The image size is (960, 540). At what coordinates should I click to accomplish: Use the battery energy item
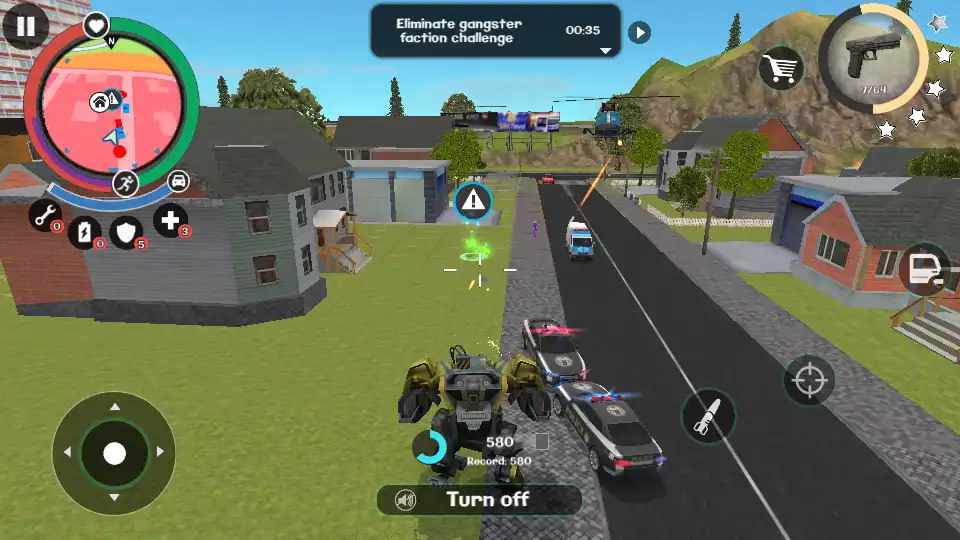coord(85,231)
